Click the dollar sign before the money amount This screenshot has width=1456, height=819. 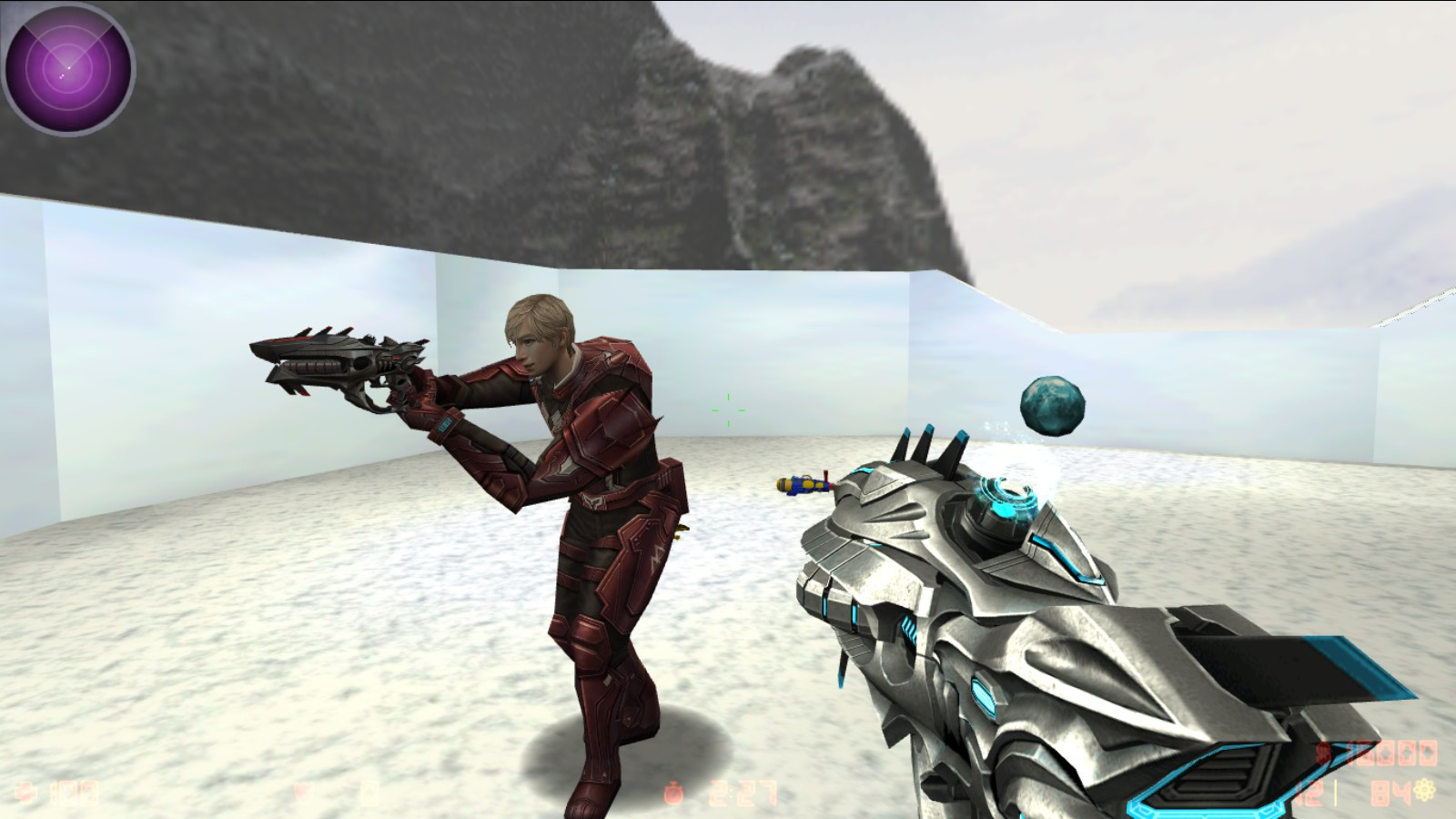[x=1323, y=753]
